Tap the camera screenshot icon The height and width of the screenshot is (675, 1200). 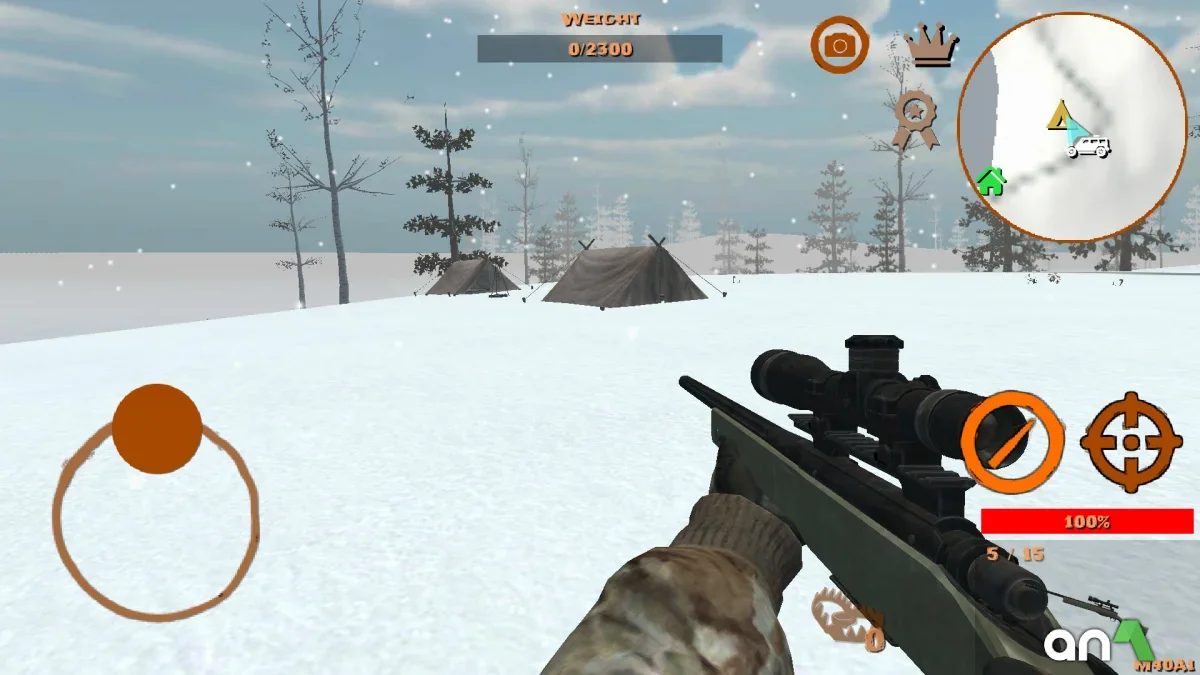[x=839, y=45]
